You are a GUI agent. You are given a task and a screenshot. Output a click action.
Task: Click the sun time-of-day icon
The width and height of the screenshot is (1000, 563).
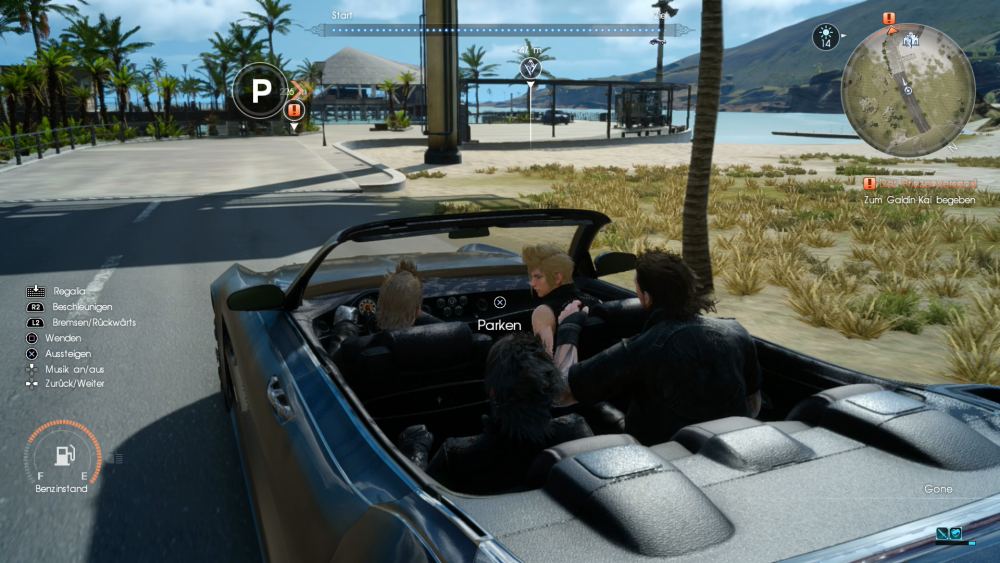826,38
